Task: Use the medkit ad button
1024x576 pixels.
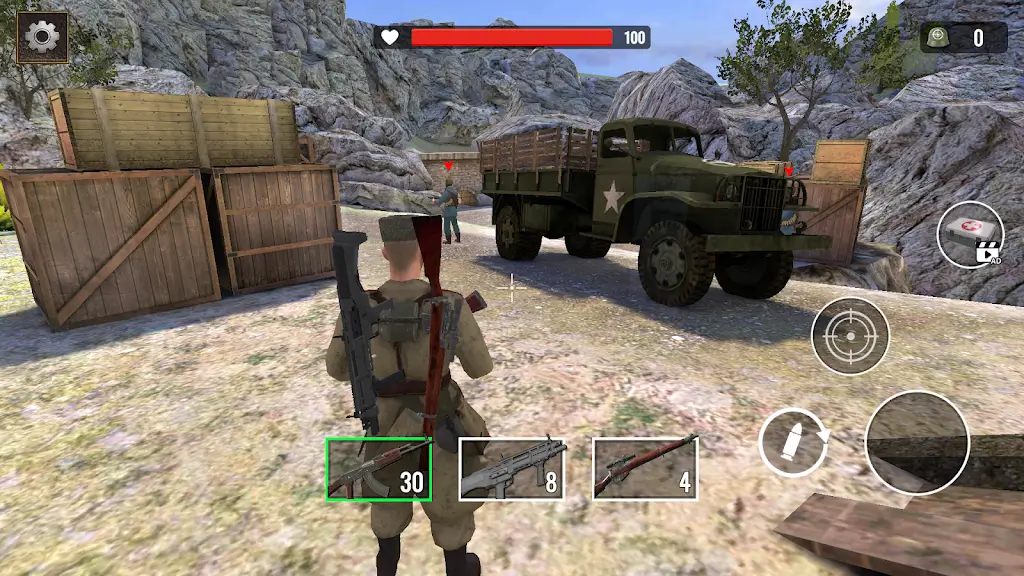Action: click(970, 235)
